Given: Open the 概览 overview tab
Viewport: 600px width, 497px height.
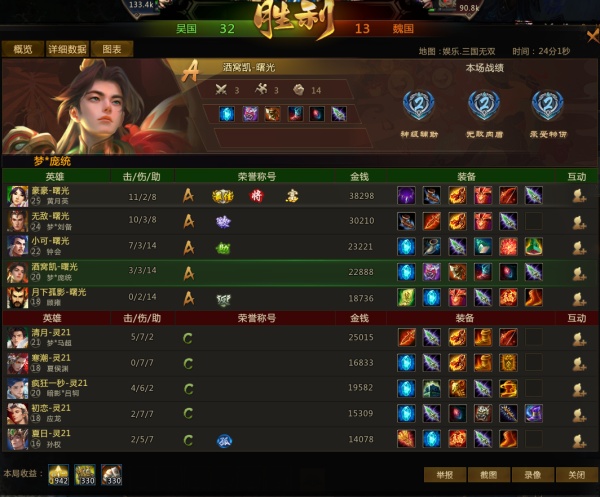Looking at the screenshot, I should [x=22, y=49].
